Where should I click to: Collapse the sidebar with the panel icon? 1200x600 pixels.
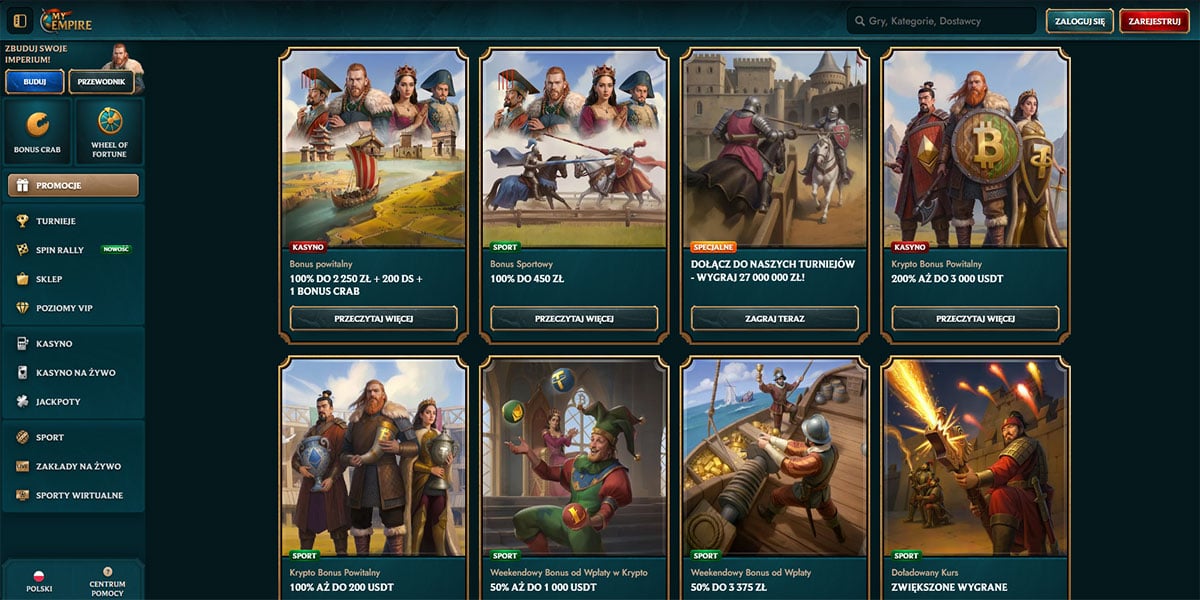pos(19,21)
